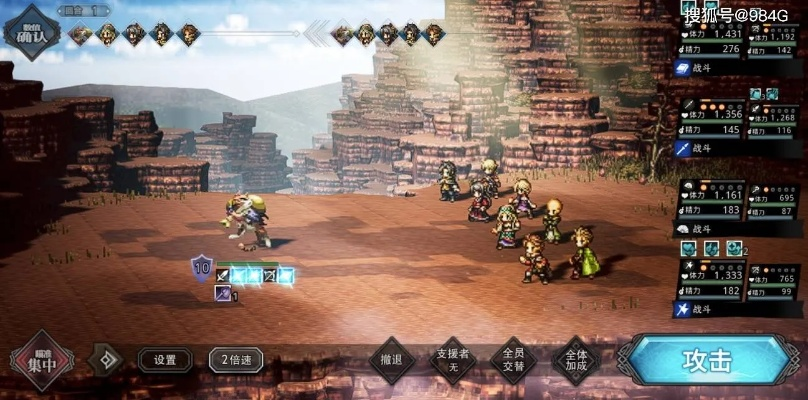Select the party member with 1,356 体力
Image resolution: width=808 pixels, height=400 pixels.
click(711, 121)
